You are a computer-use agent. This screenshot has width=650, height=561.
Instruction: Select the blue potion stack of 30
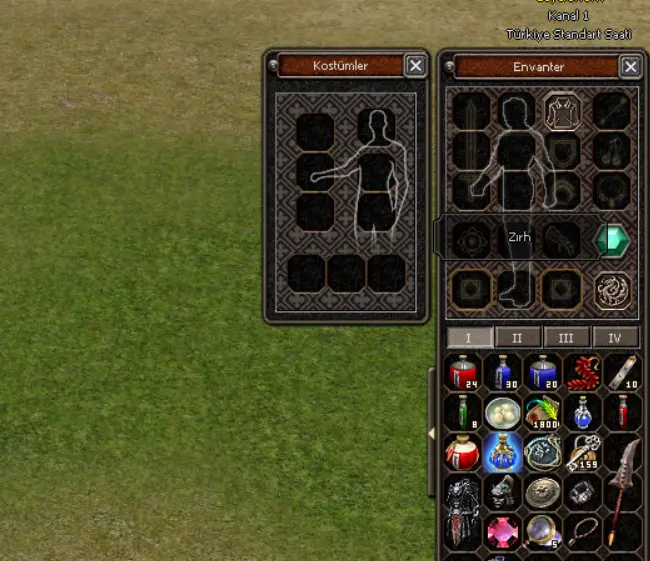pyautogui.click(x=502, y=372)
